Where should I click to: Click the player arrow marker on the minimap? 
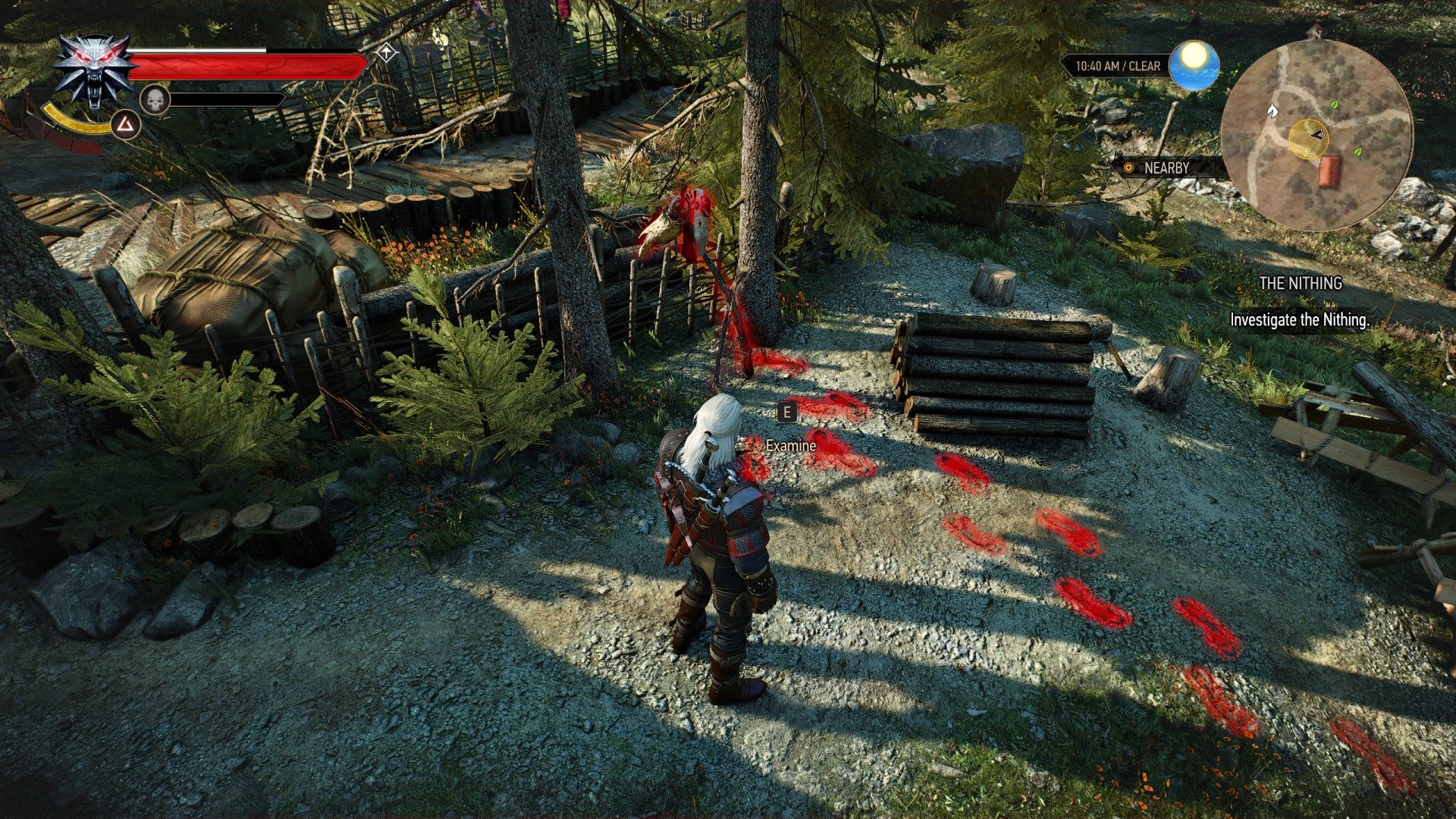coord(1316,135)
